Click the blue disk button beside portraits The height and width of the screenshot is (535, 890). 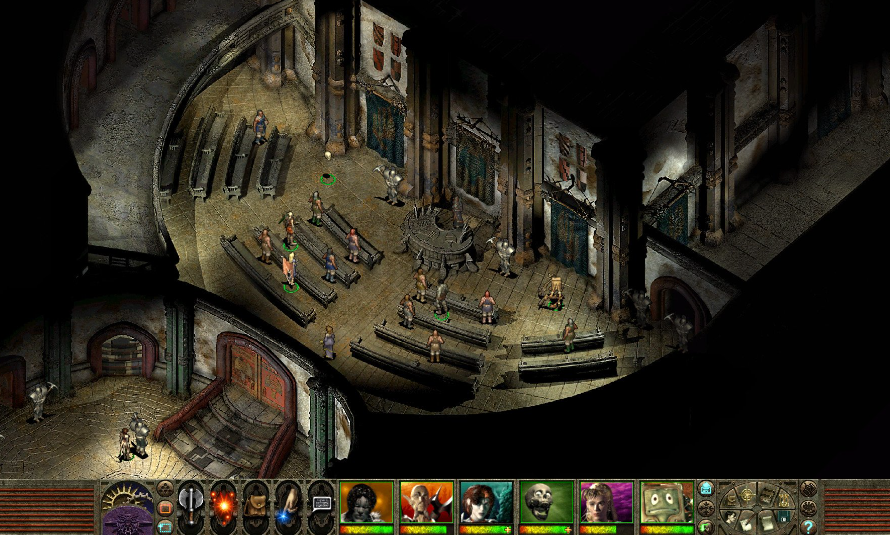tap(706, 488)
